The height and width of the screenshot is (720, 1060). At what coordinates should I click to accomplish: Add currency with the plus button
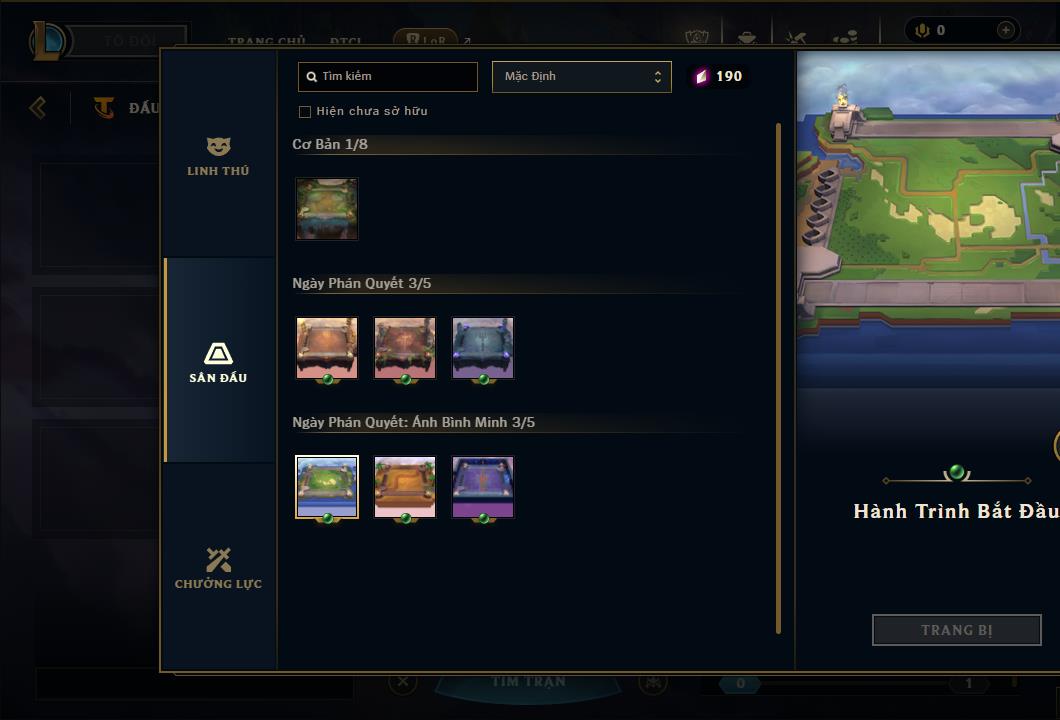(x=1005, y=31)
